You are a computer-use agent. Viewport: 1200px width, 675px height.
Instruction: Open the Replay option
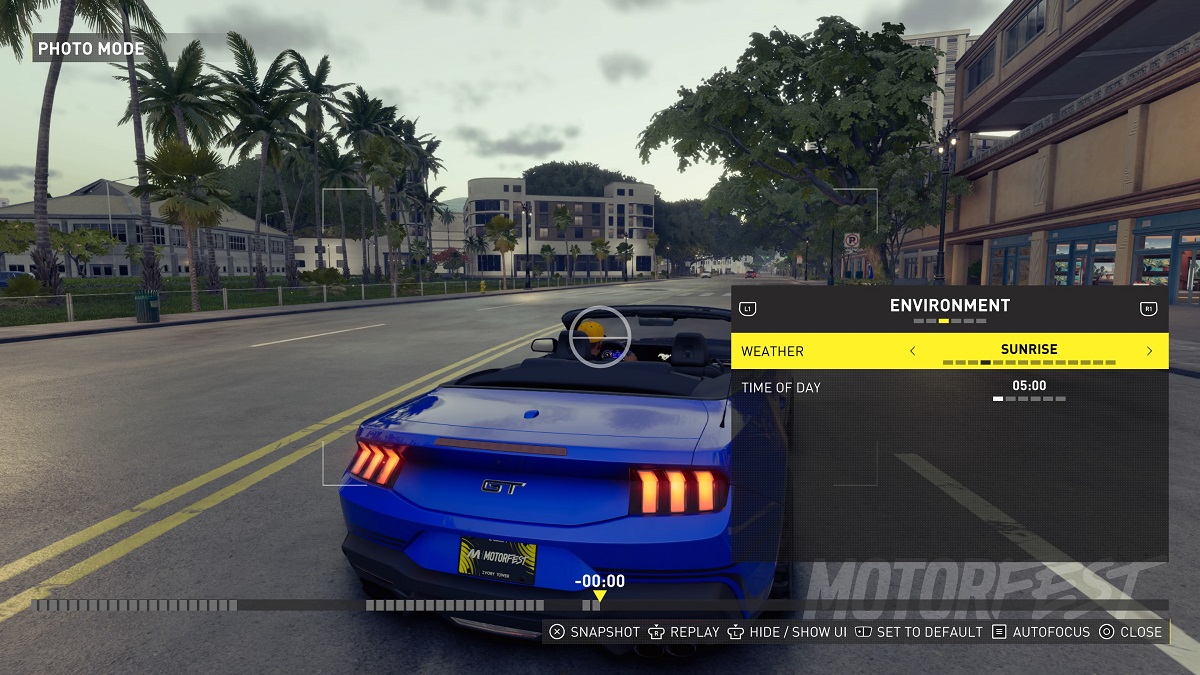click(x=684, y=632)
